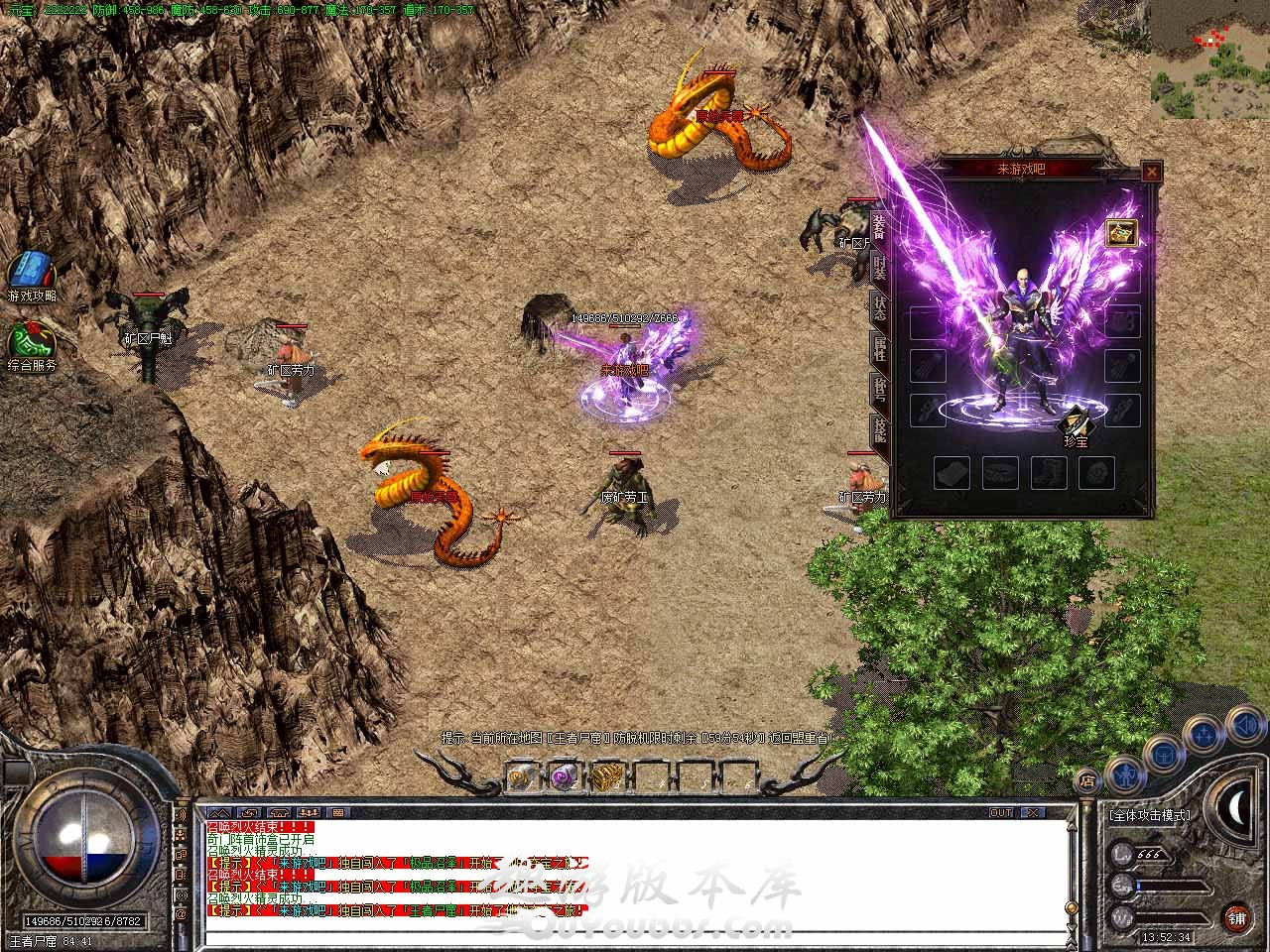Switch to the 时装 fashion tab

tap(879, 265)
